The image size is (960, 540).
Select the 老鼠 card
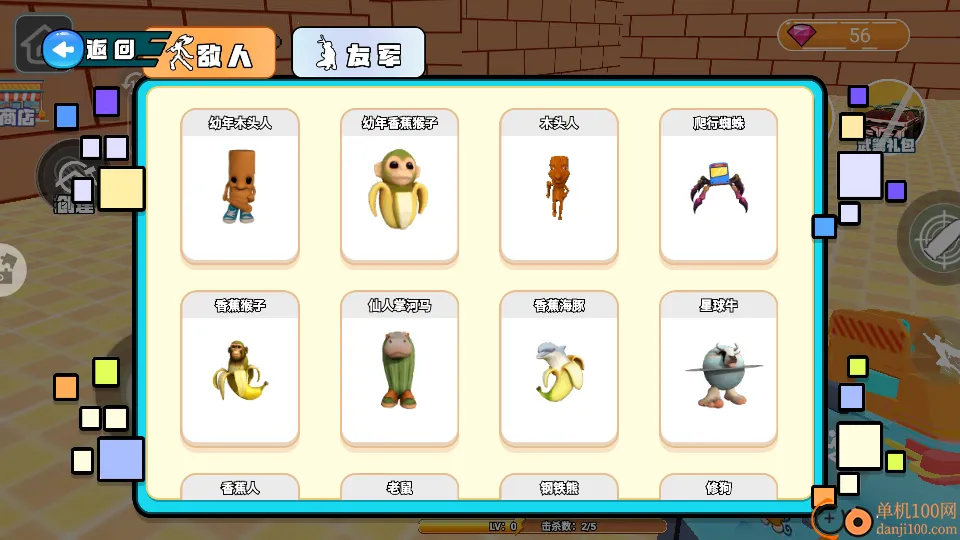tap(400, 487)
